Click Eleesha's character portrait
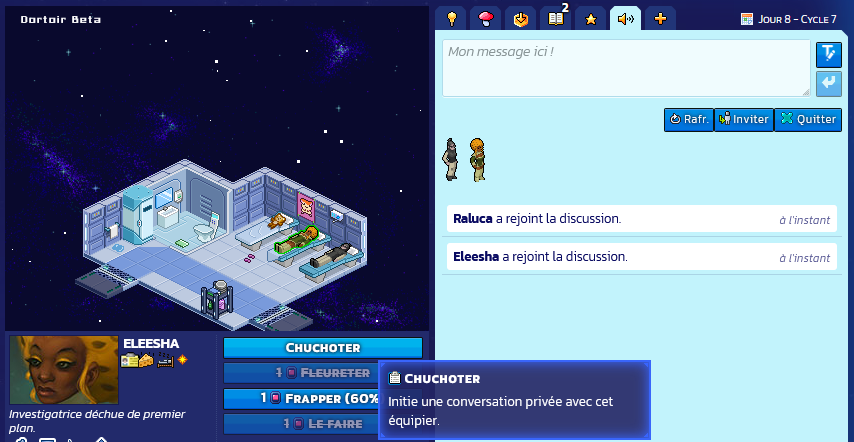The image size is (854, 442). point(64,369)
